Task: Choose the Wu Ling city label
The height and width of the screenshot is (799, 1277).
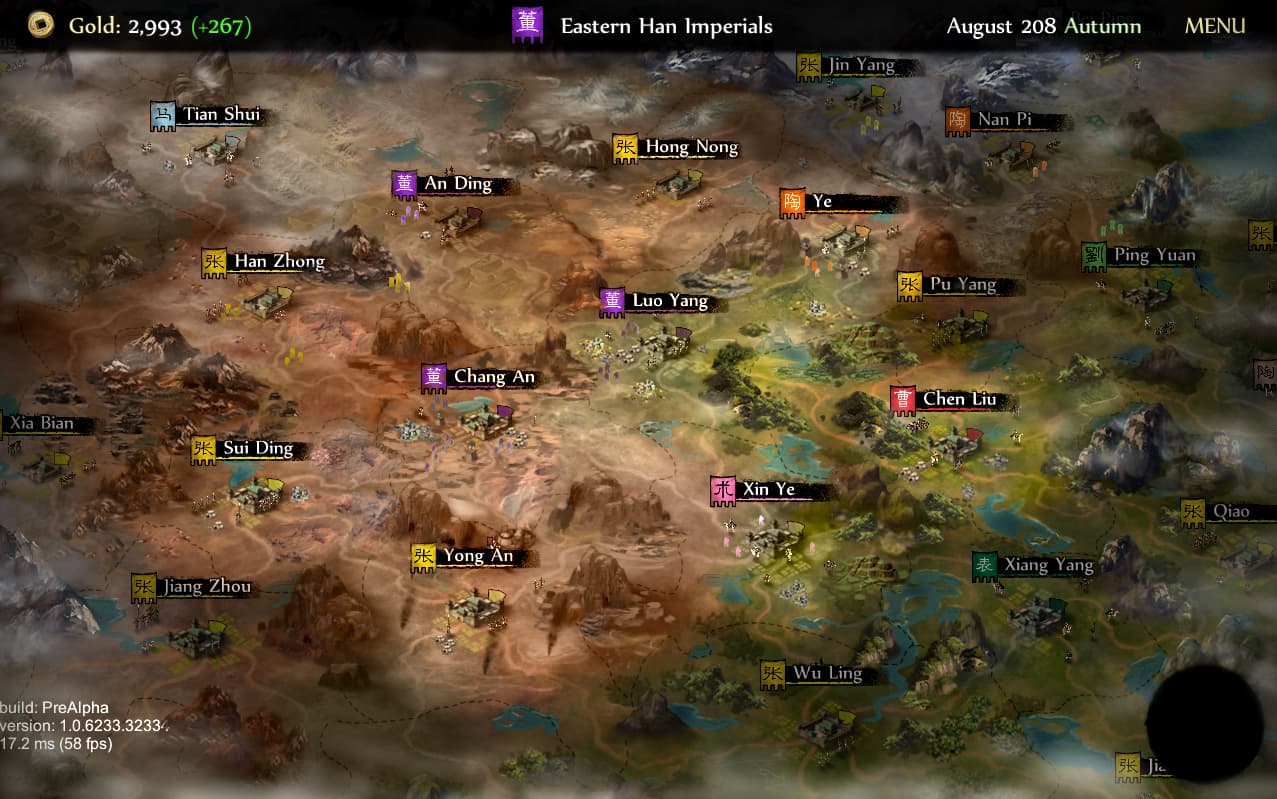Action: pyautogui.click(x=827, y=674)
